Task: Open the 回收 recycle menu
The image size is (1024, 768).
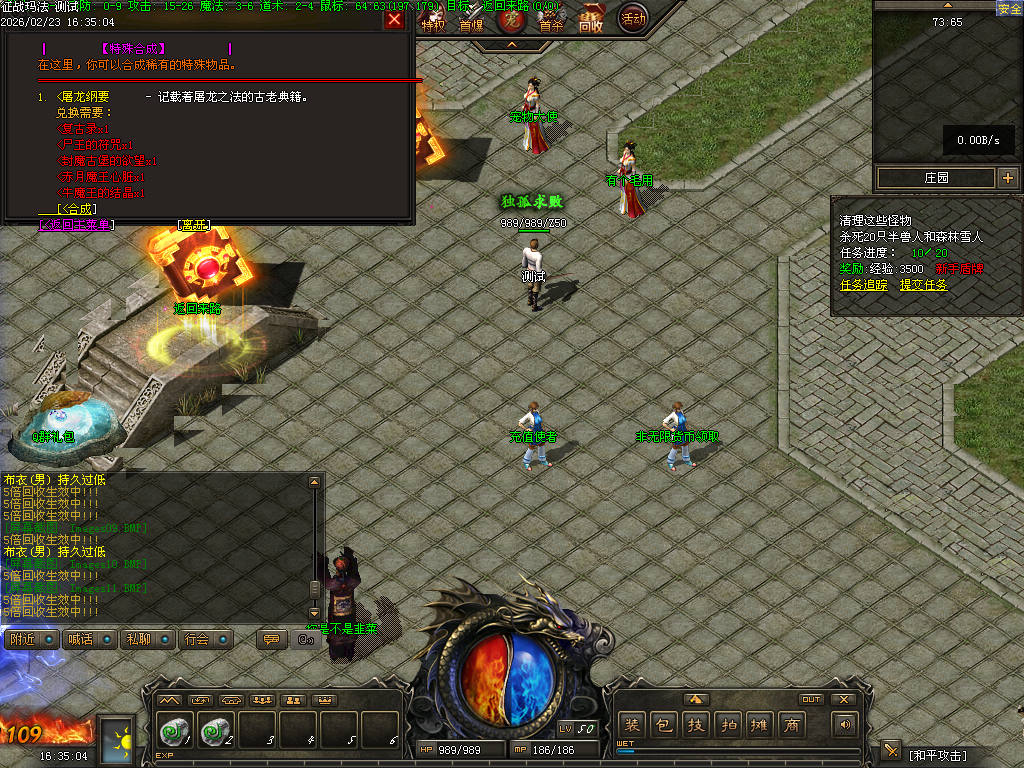Action: (x=591, y=22)
